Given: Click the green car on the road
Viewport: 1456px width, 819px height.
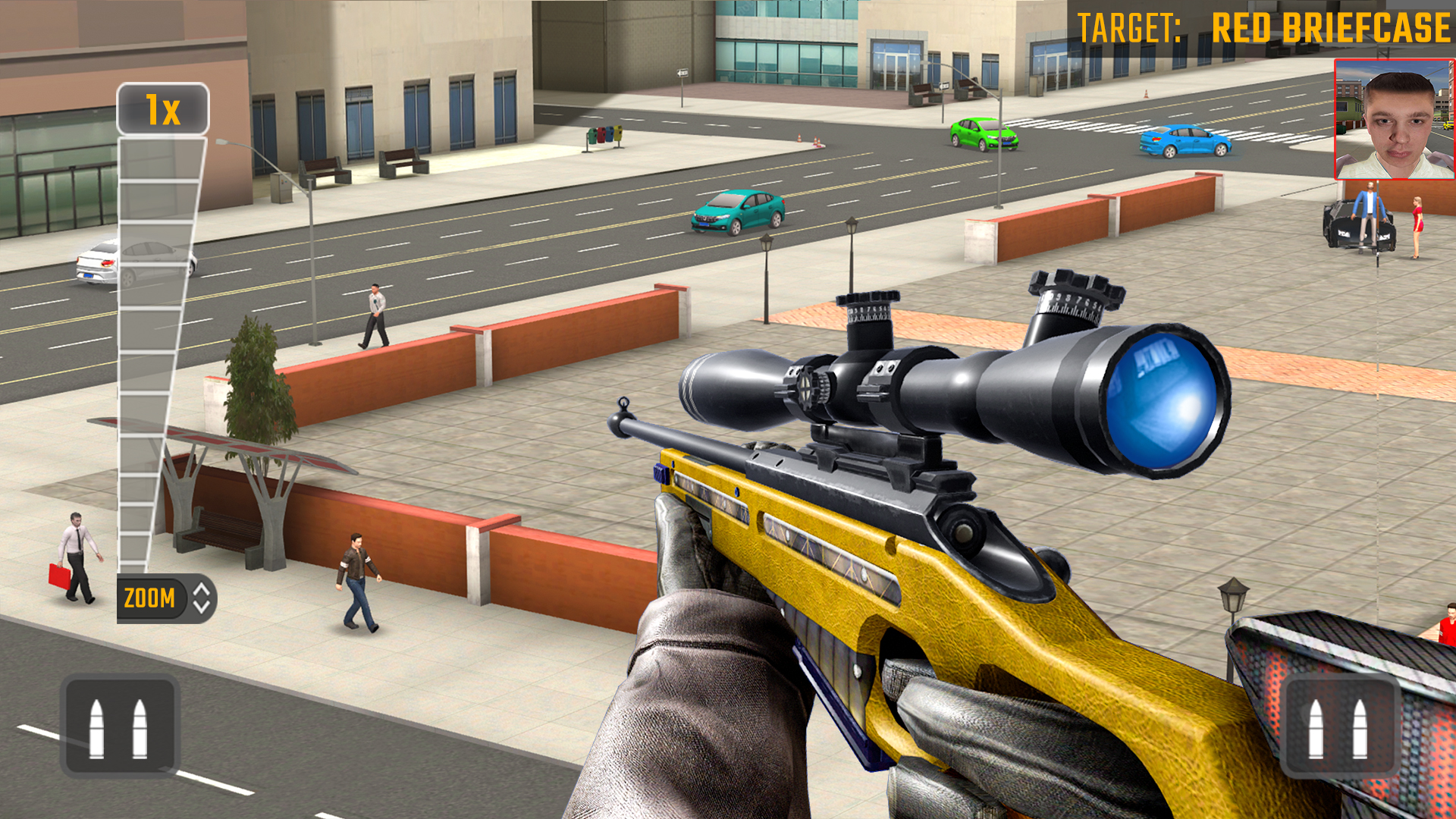Looking at the screenshot, I should point(982,135).
